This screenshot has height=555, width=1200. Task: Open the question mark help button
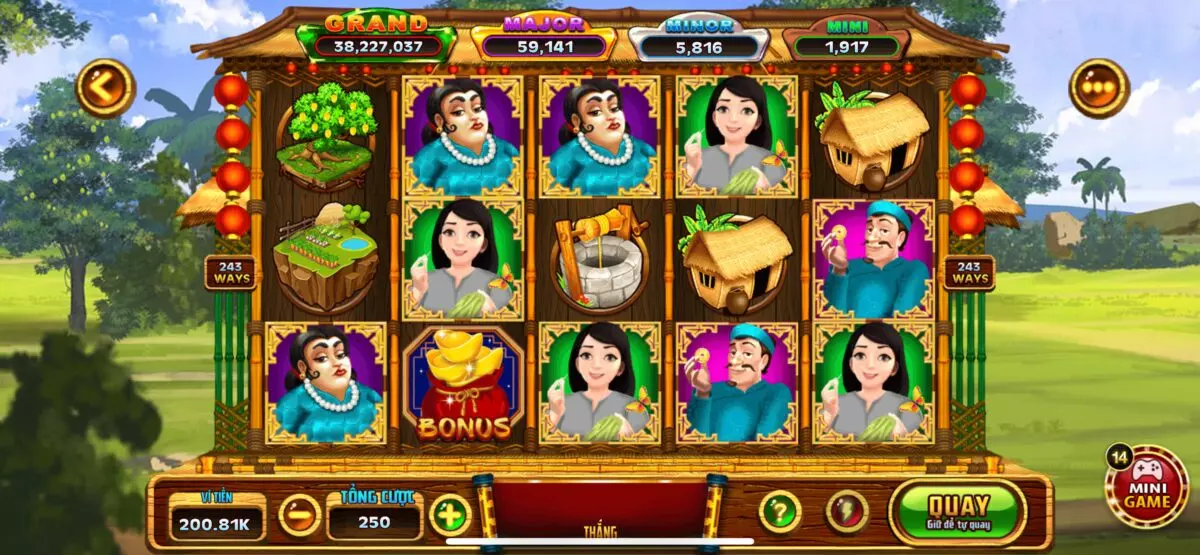point(780,511)
